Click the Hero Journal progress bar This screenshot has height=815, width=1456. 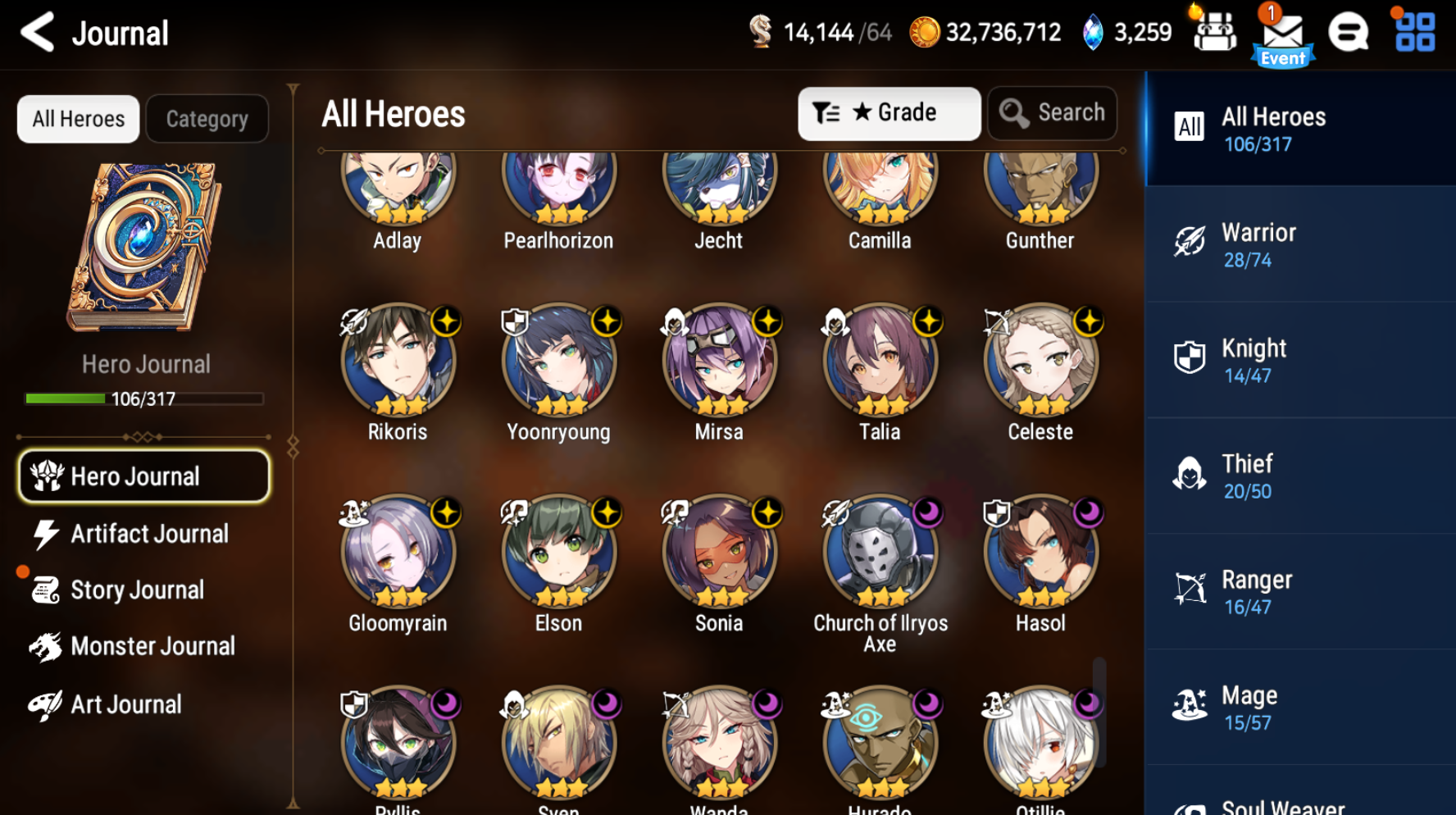pyautogui.click(x=143, y=399)
